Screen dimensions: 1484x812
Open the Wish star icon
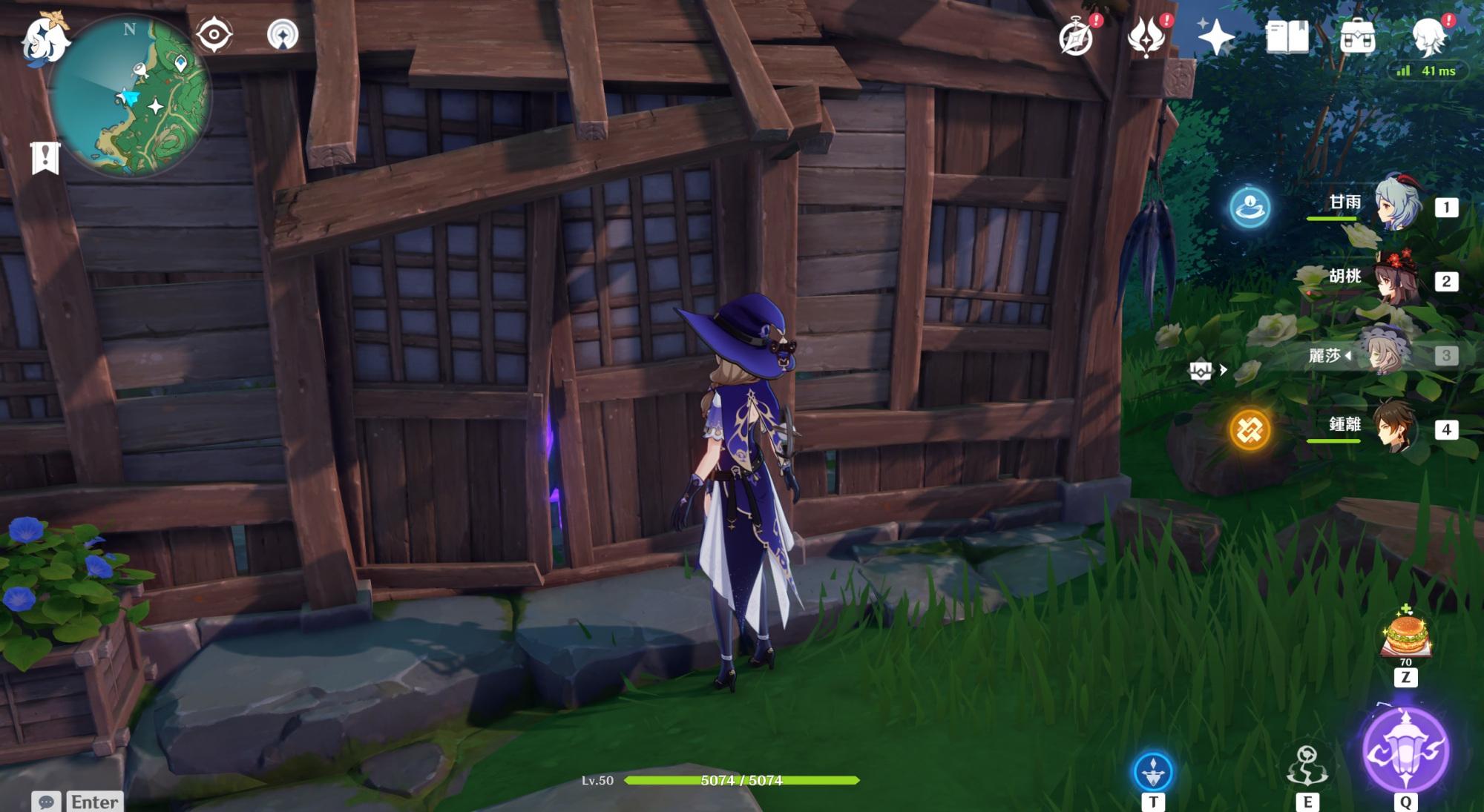1215,37
